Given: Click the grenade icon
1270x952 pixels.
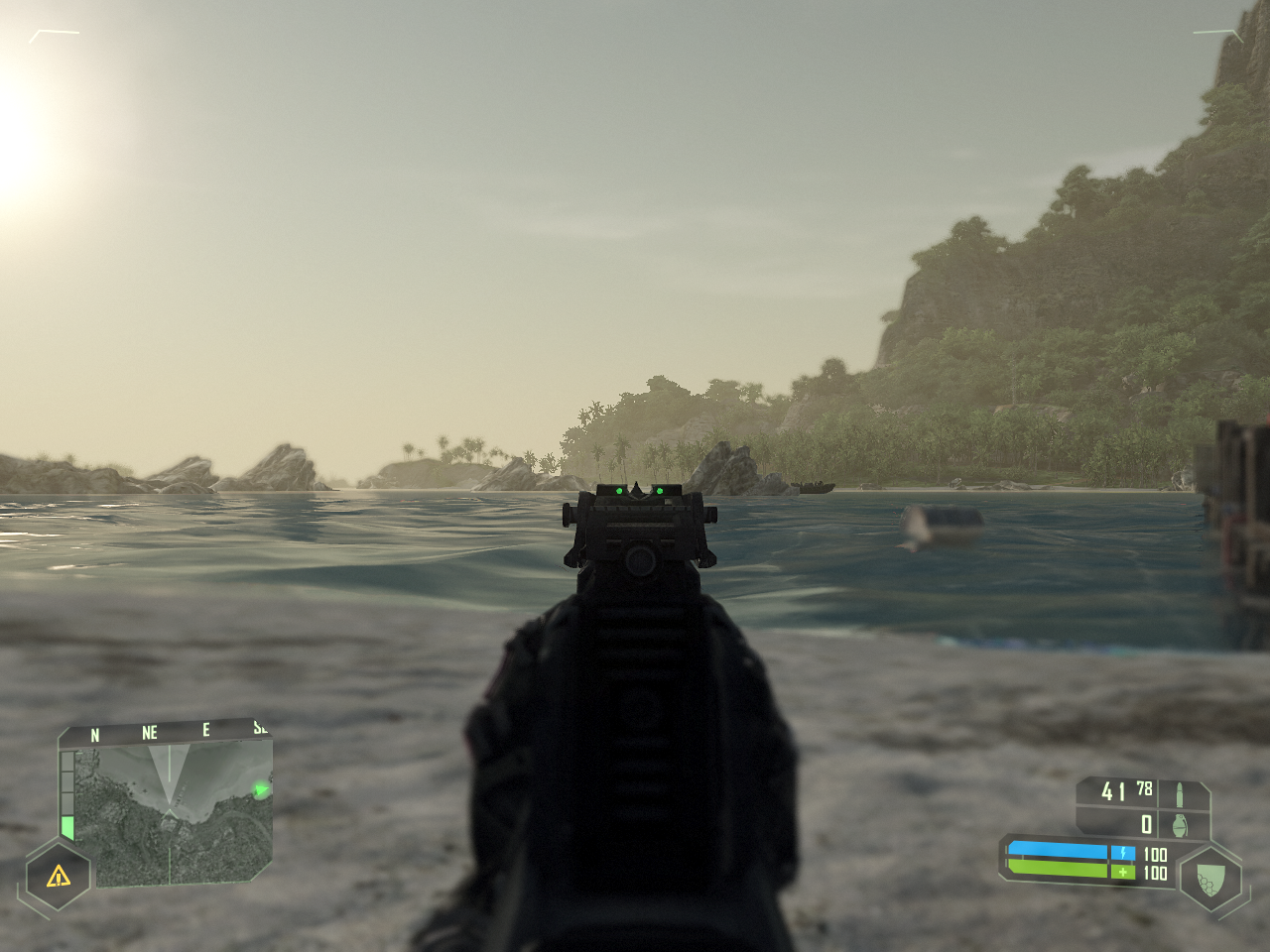Looking at the screenshot, I should (1181, 823).
